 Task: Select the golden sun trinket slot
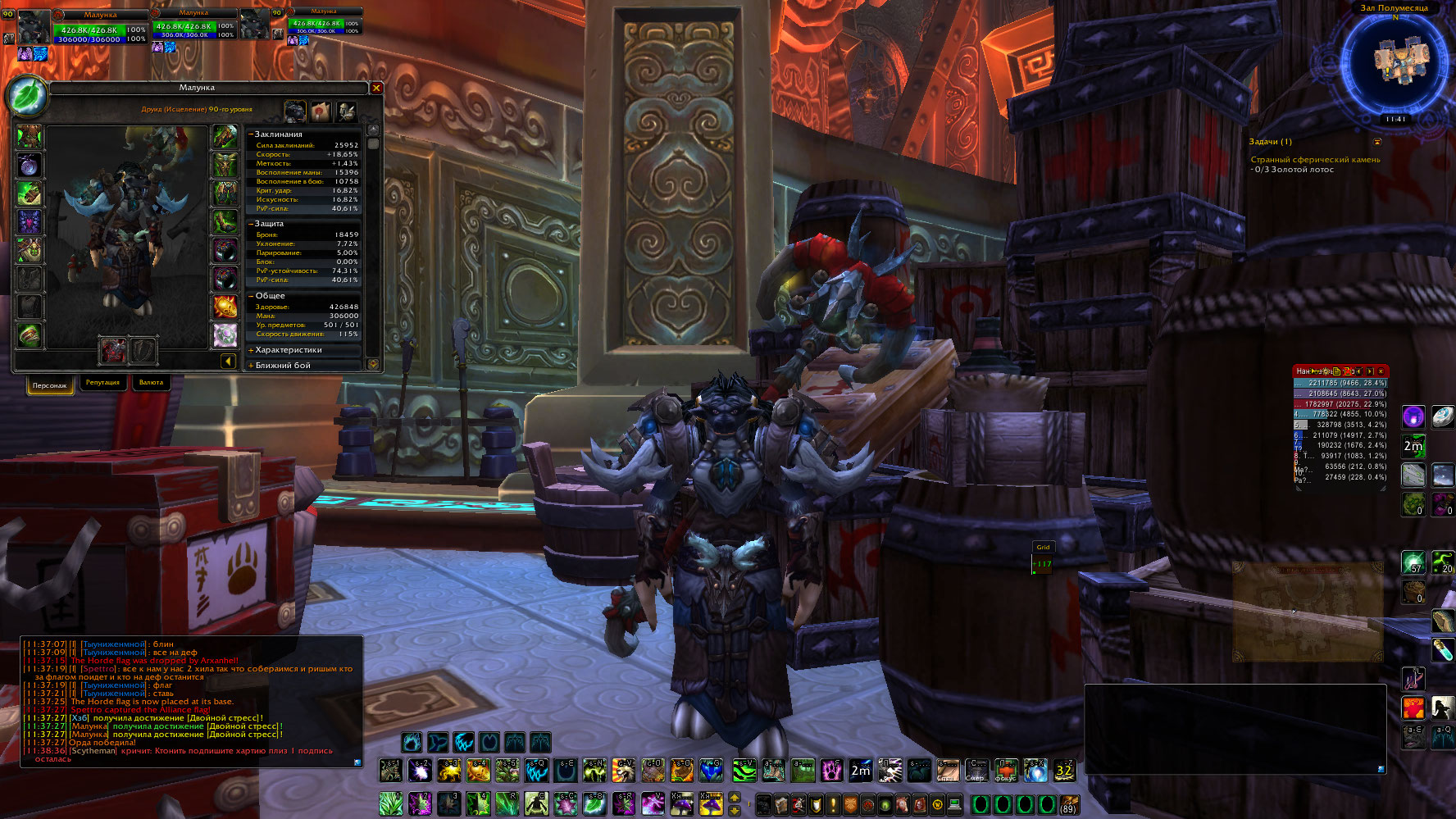[x=225, y=307]
